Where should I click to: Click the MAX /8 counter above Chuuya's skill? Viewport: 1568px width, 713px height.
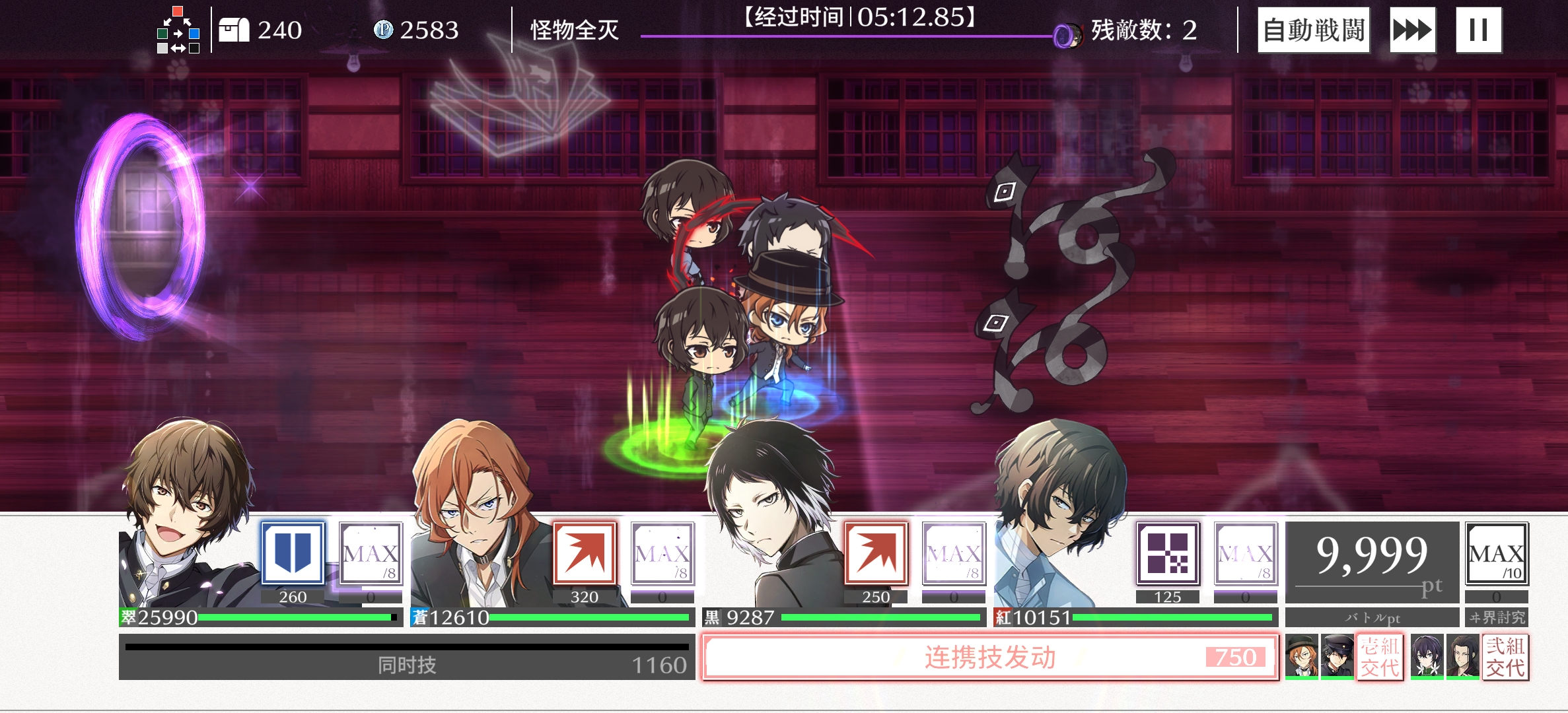(x=662, y=553)
